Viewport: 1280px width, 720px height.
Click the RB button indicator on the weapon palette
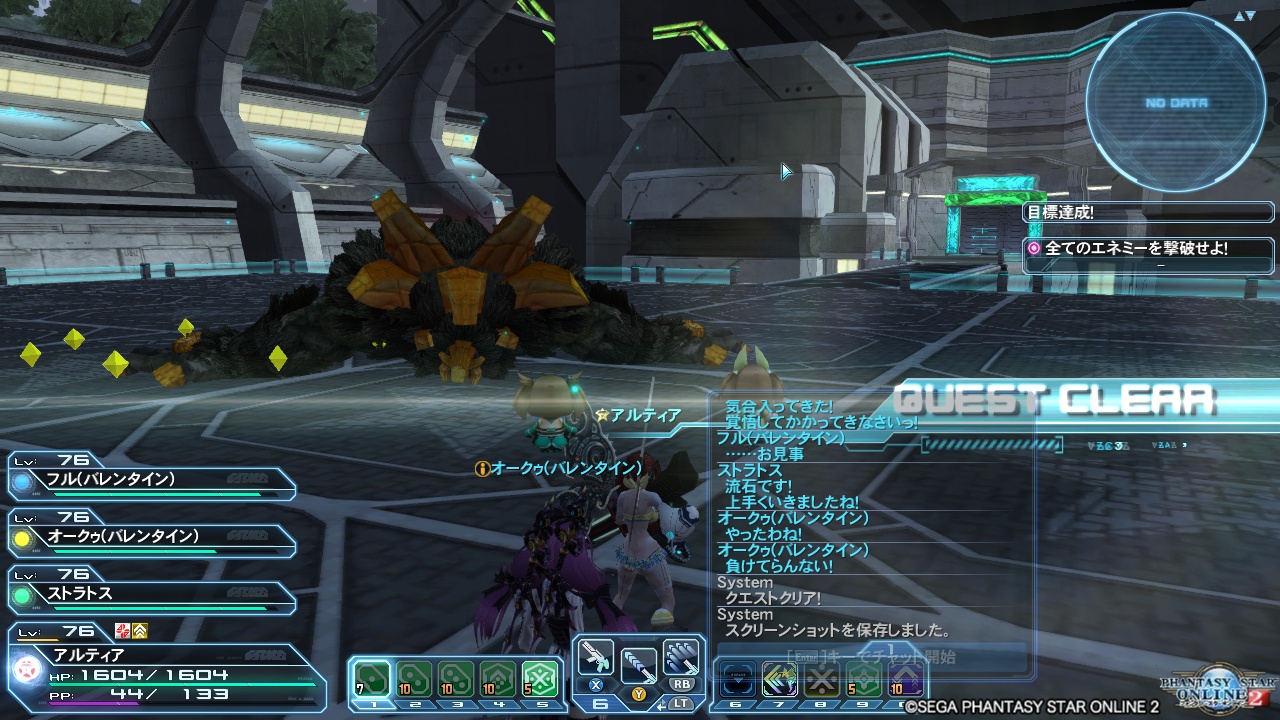pyautogui.click(x=685, y=684)
